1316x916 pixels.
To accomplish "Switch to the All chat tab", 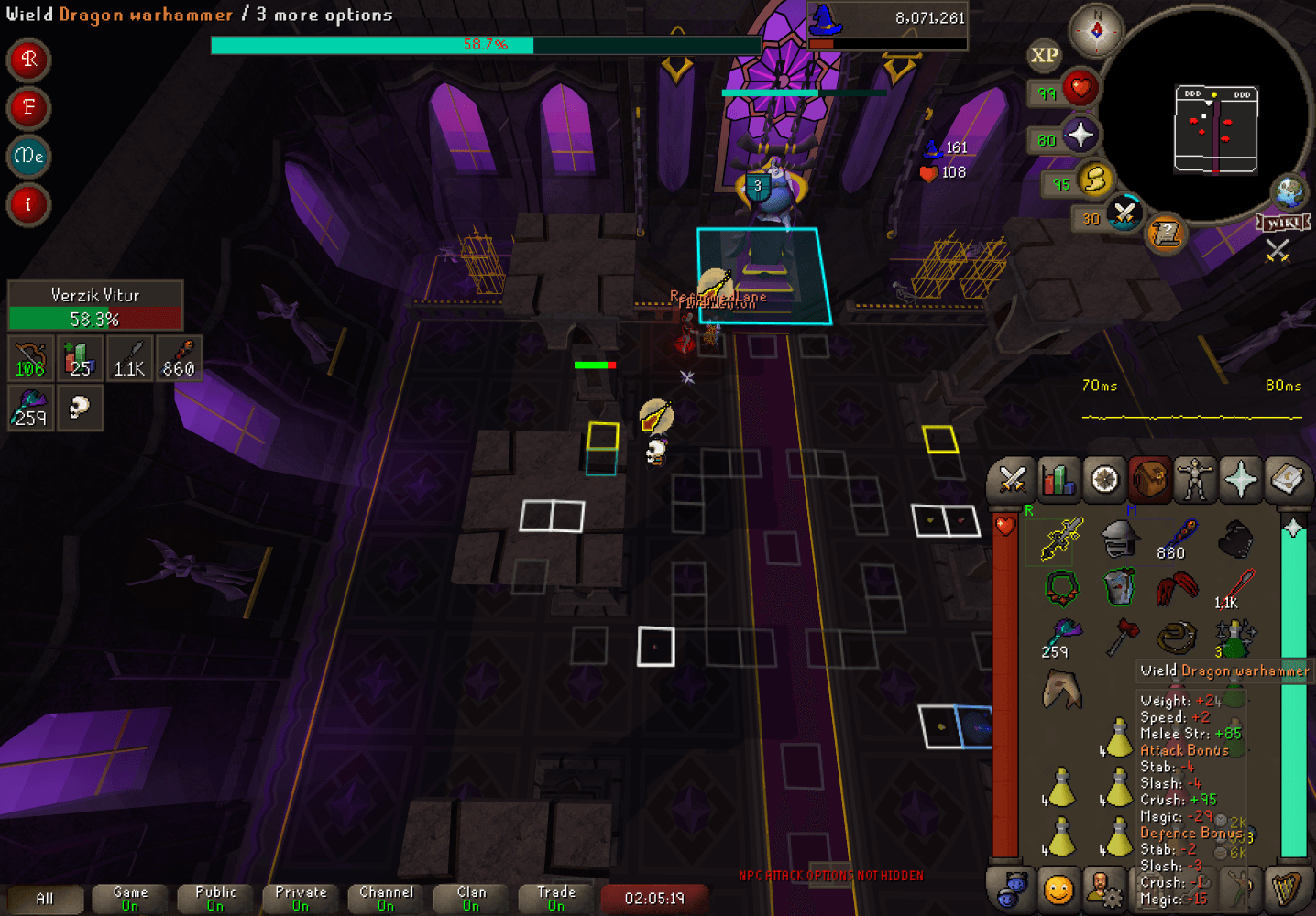I will [x=44, y=899].
